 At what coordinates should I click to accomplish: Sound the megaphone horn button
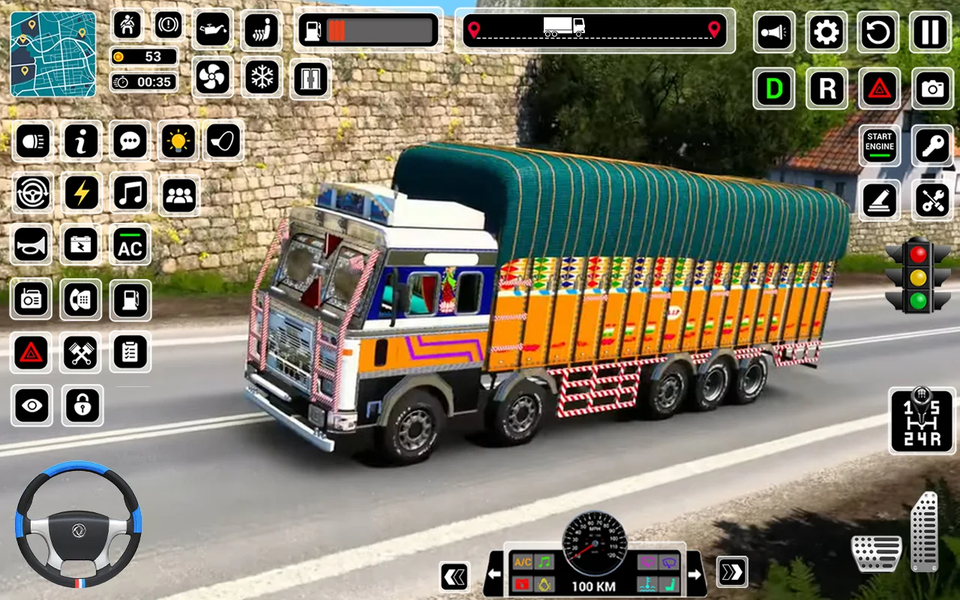point(773,33)
